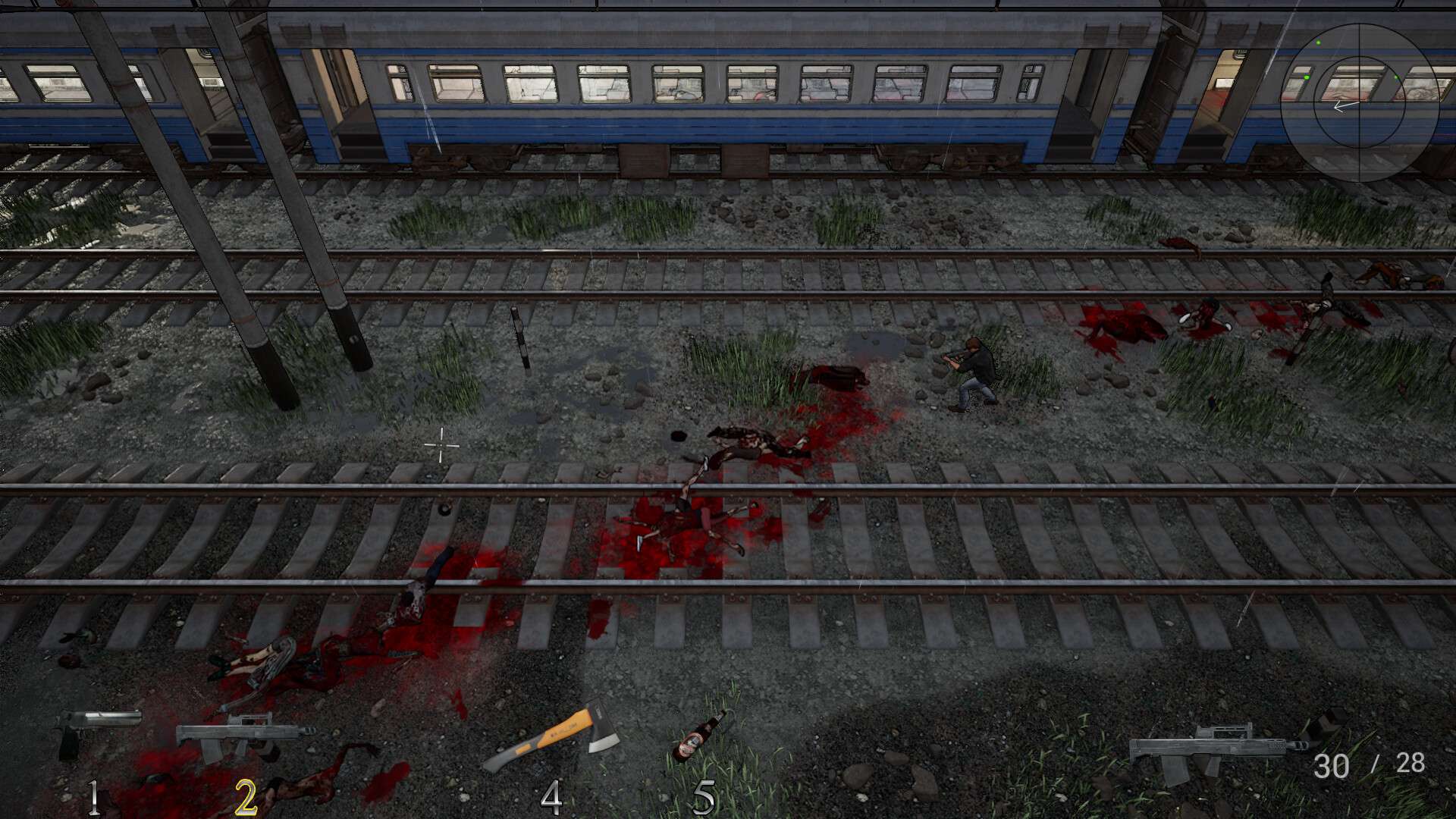
Task: Equip the orange-handled axe
Action: pos(551,737)
